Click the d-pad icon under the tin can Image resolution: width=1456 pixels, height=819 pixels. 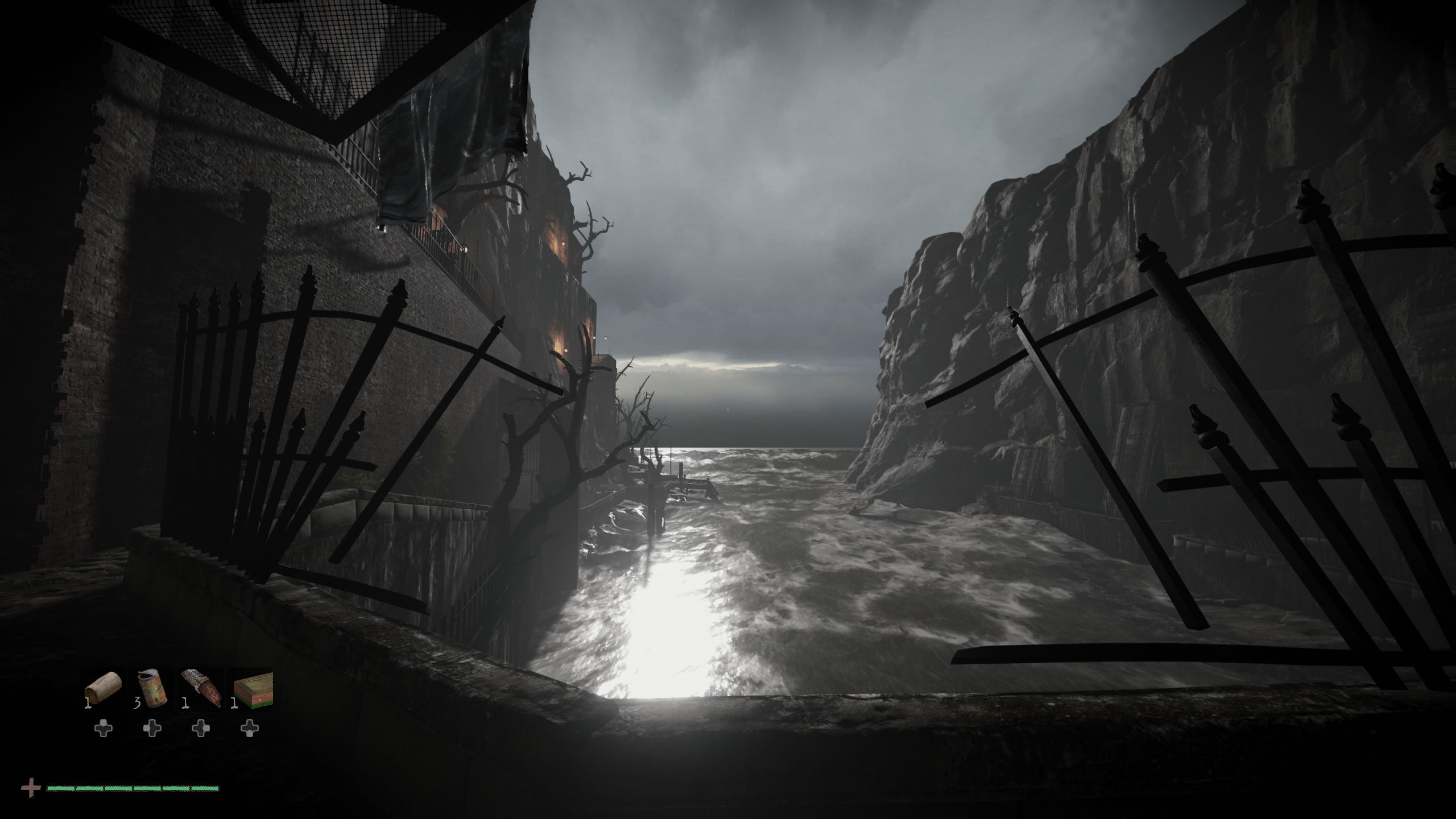(x=152, y=729)
